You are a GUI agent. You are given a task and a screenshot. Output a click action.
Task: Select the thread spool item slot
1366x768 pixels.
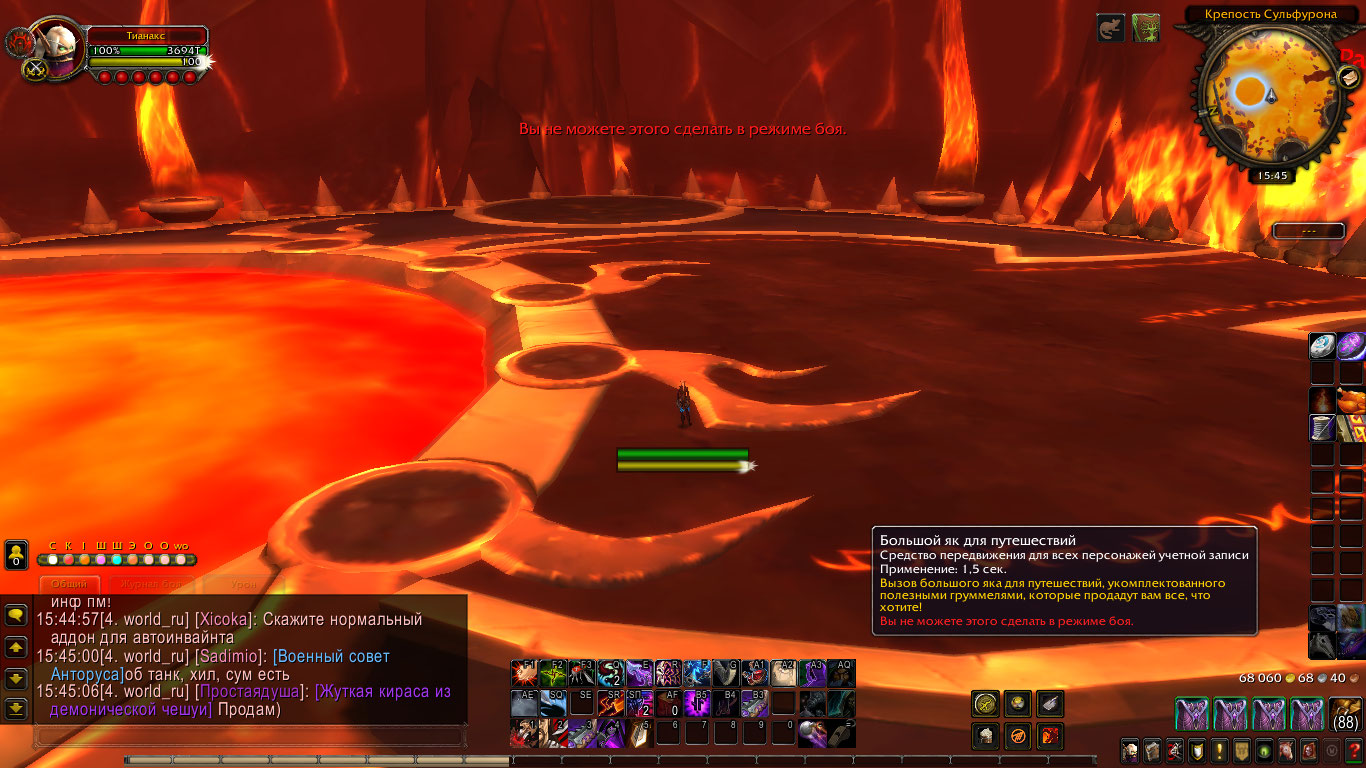[1322, 428]
